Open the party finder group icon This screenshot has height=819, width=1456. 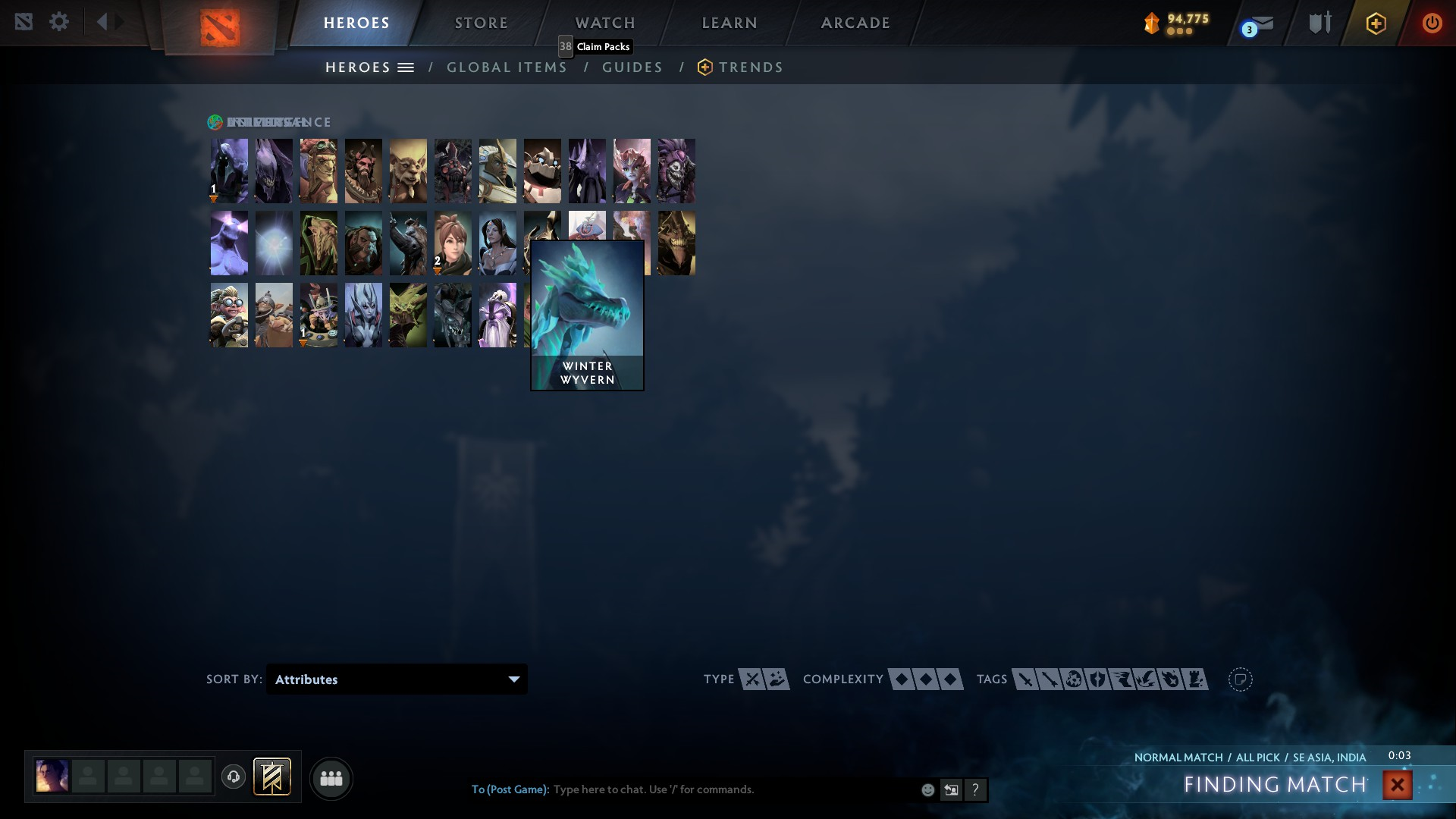(x=331, y=778)
